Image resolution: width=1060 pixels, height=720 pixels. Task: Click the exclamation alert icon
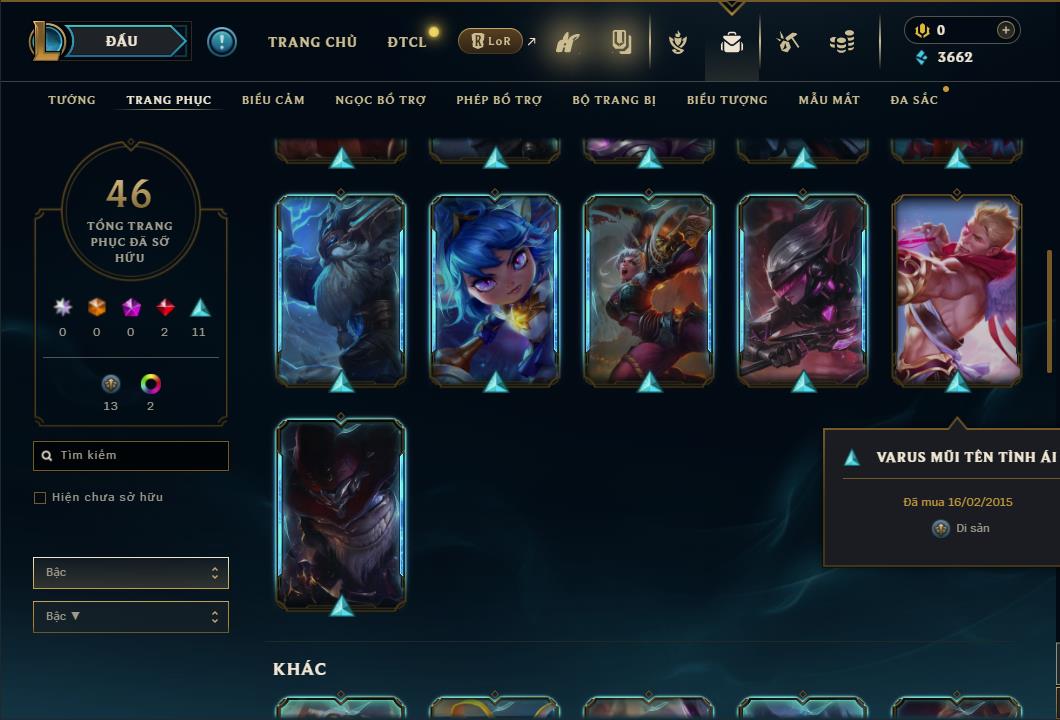[x=222, y=42]
